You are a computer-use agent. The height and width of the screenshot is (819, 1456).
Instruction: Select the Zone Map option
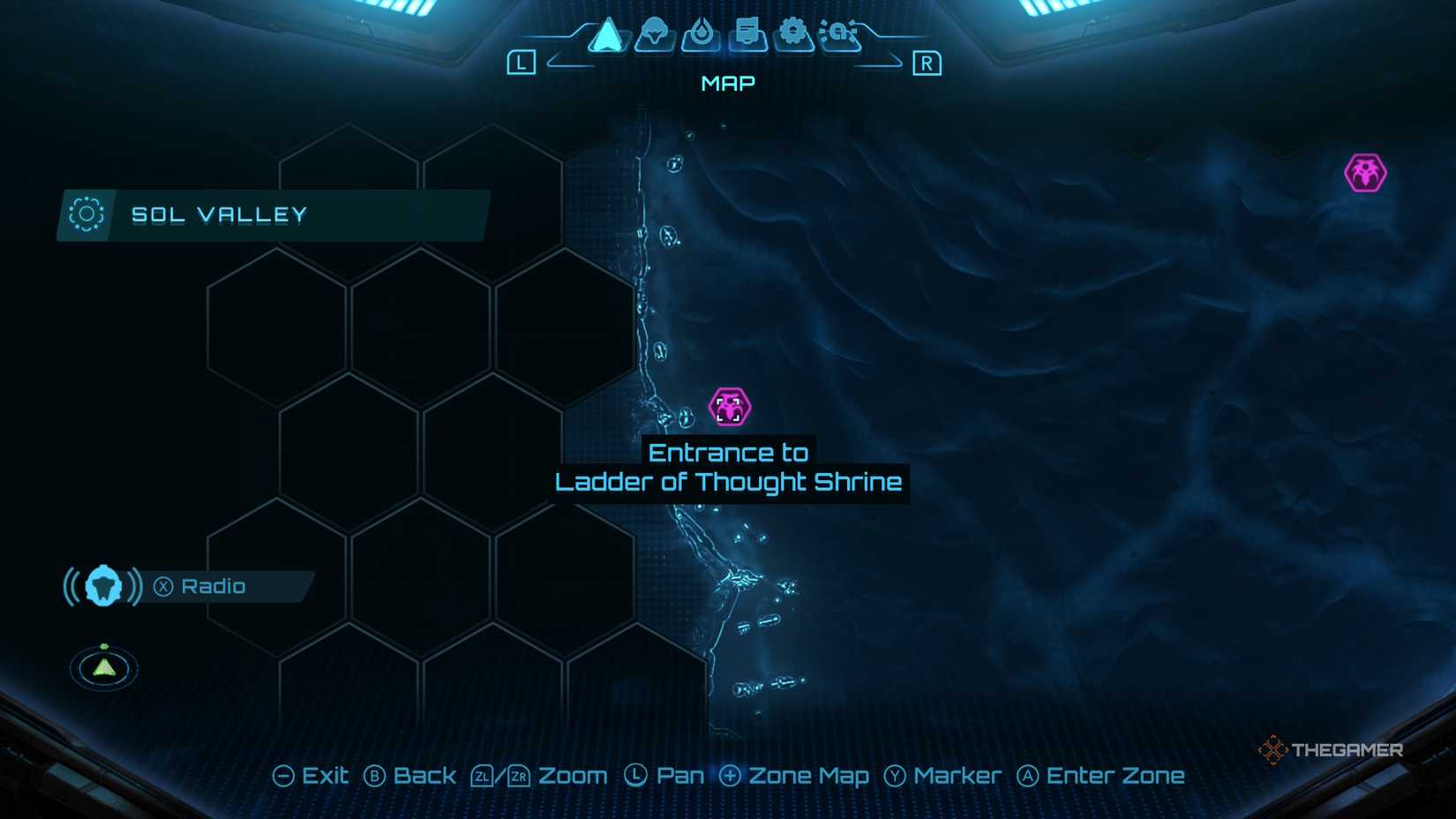[x=807, y=775]
